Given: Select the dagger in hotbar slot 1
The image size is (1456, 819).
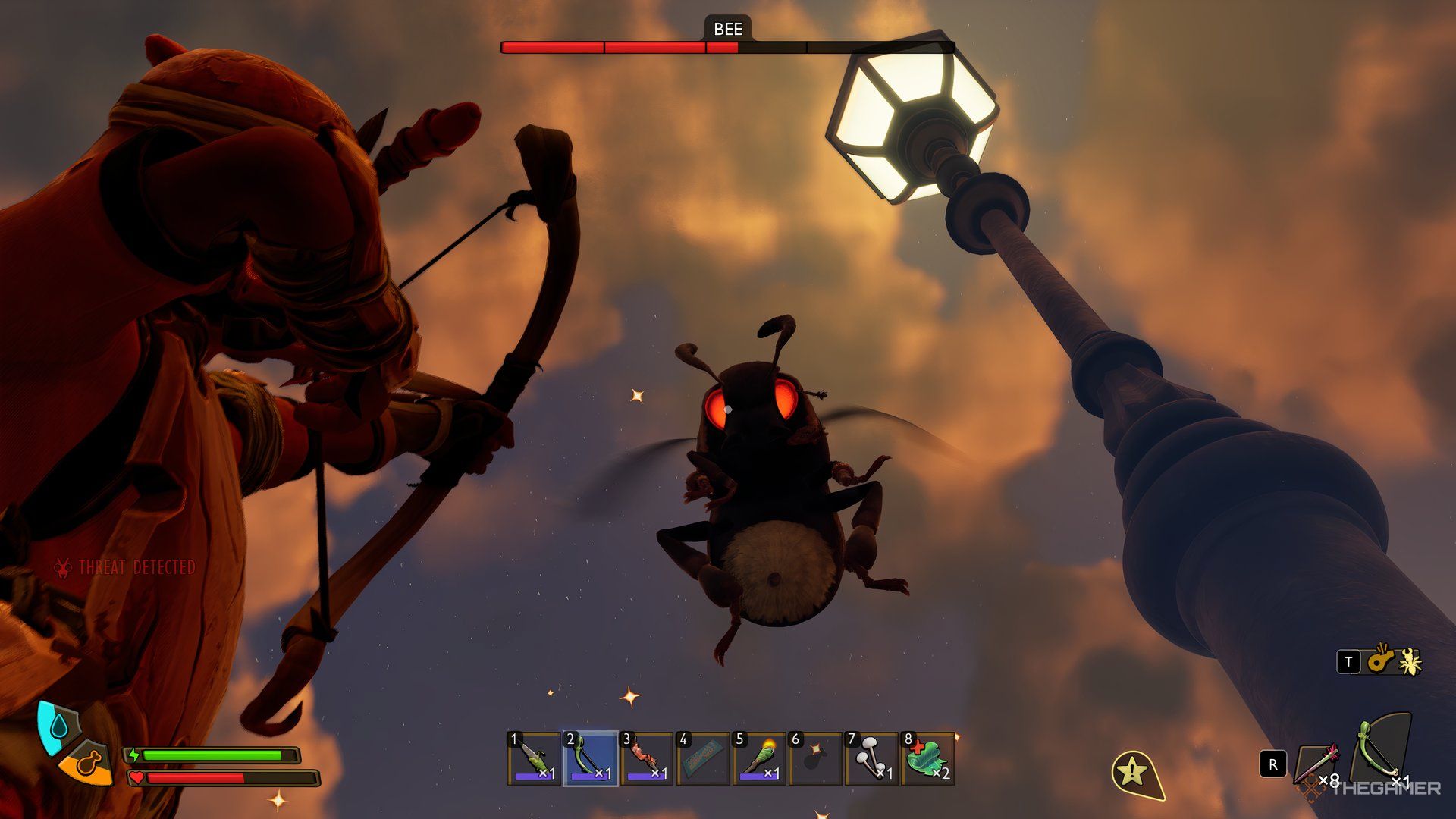Looking at the screenshot, I should (x=535, y=758).
